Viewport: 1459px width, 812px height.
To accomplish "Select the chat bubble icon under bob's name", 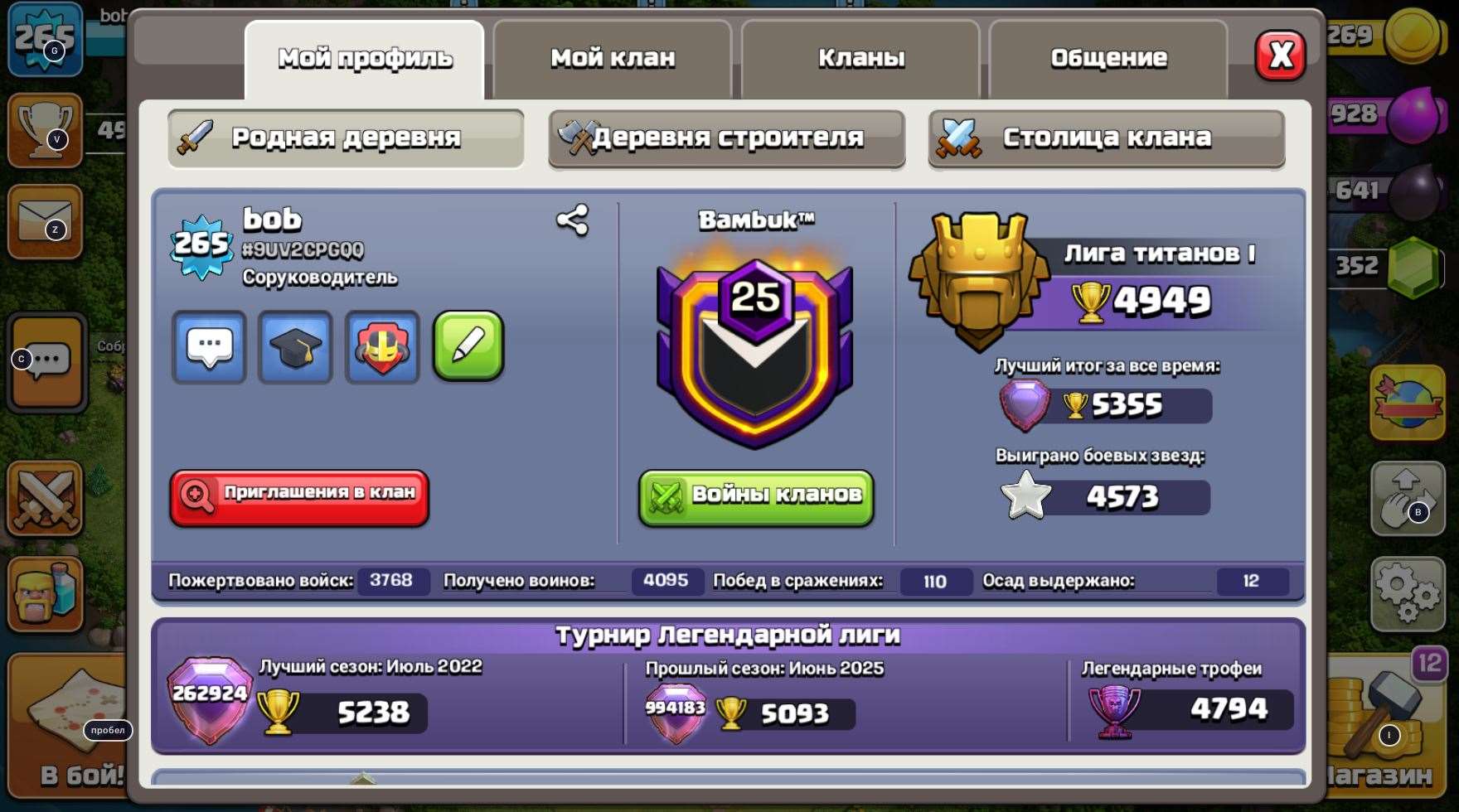I will [209, 348].
